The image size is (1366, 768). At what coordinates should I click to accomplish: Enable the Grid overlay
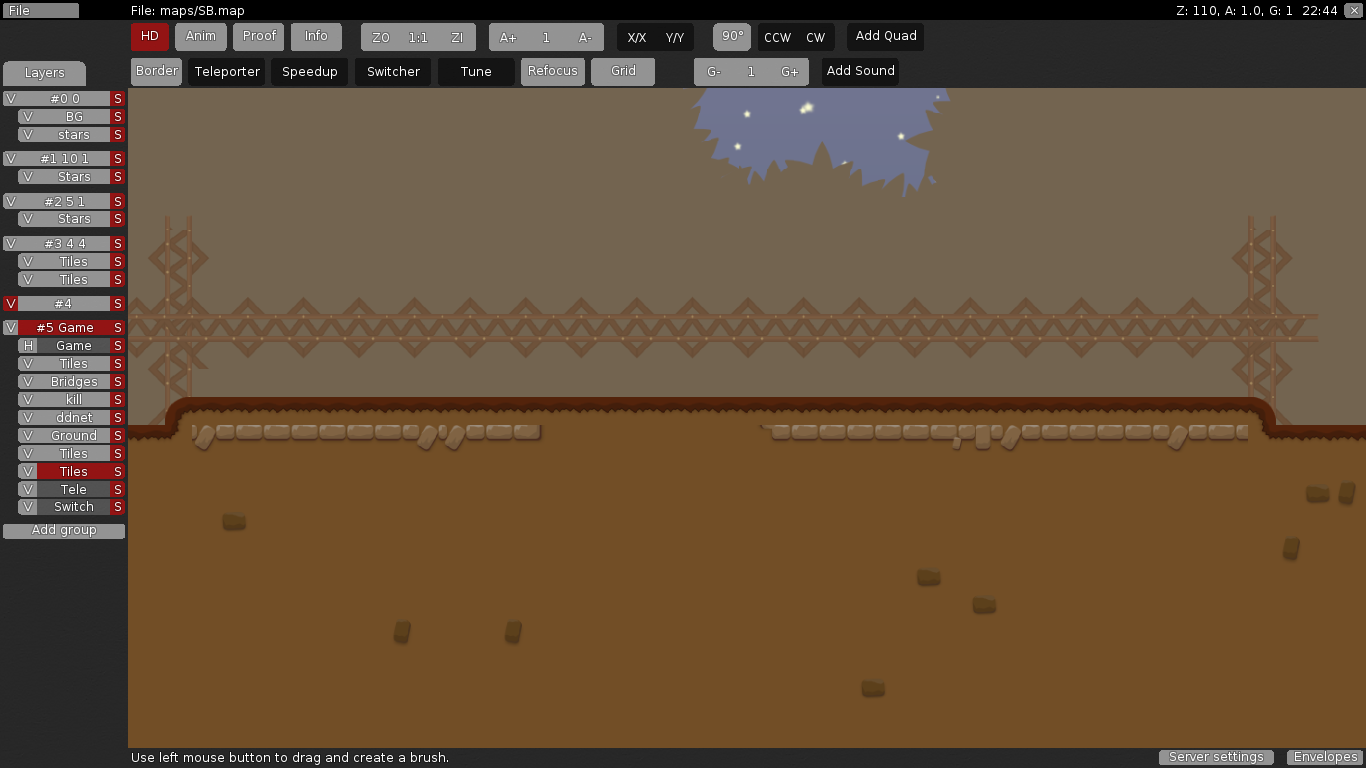click(x=622, y=71)
